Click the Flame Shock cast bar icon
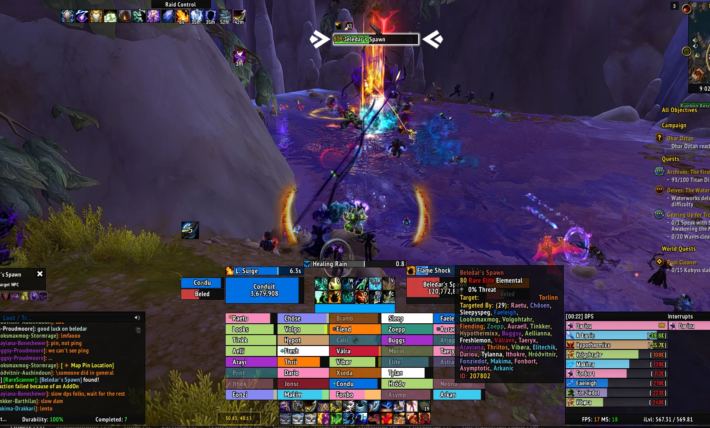The height and width of the screenshot is (428, 710). point(411,270)
